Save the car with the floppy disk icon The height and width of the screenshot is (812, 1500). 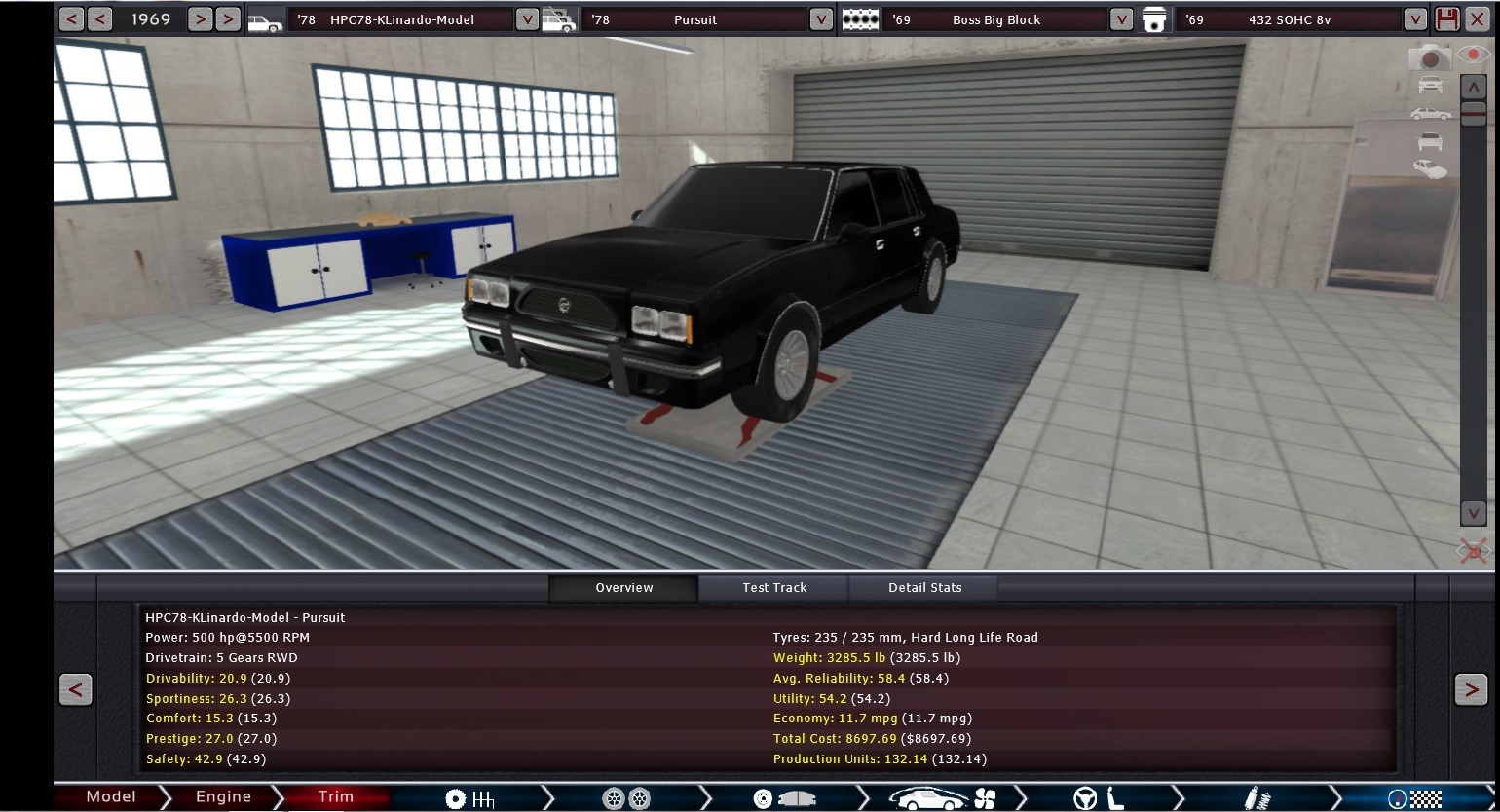coord(1447,19)
